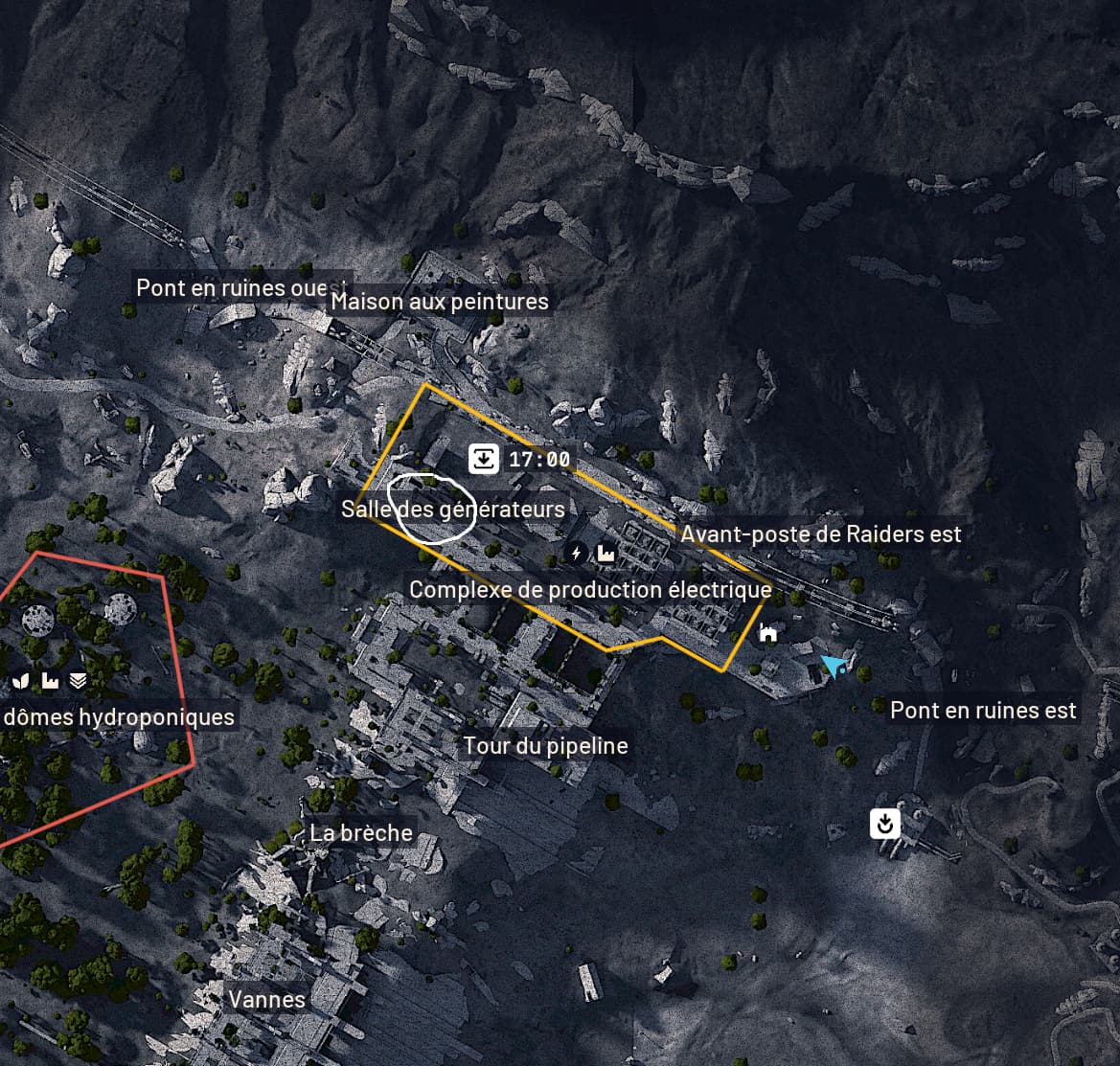The width and height of the screenshot is (1120, 1066).
Task: Select the blue player arrow marker
Action: [834, 666]
